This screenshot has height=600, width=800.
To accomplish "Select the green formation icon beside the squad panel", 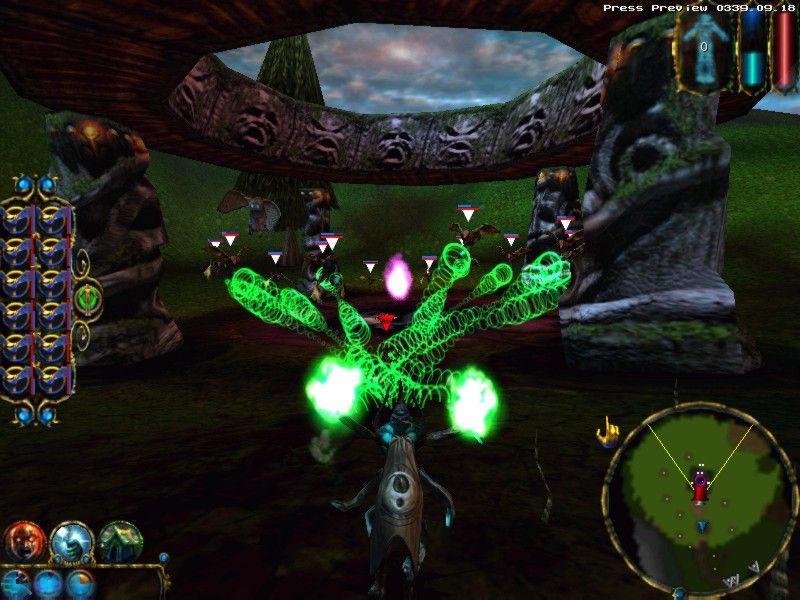I will (x=87, y=298).
